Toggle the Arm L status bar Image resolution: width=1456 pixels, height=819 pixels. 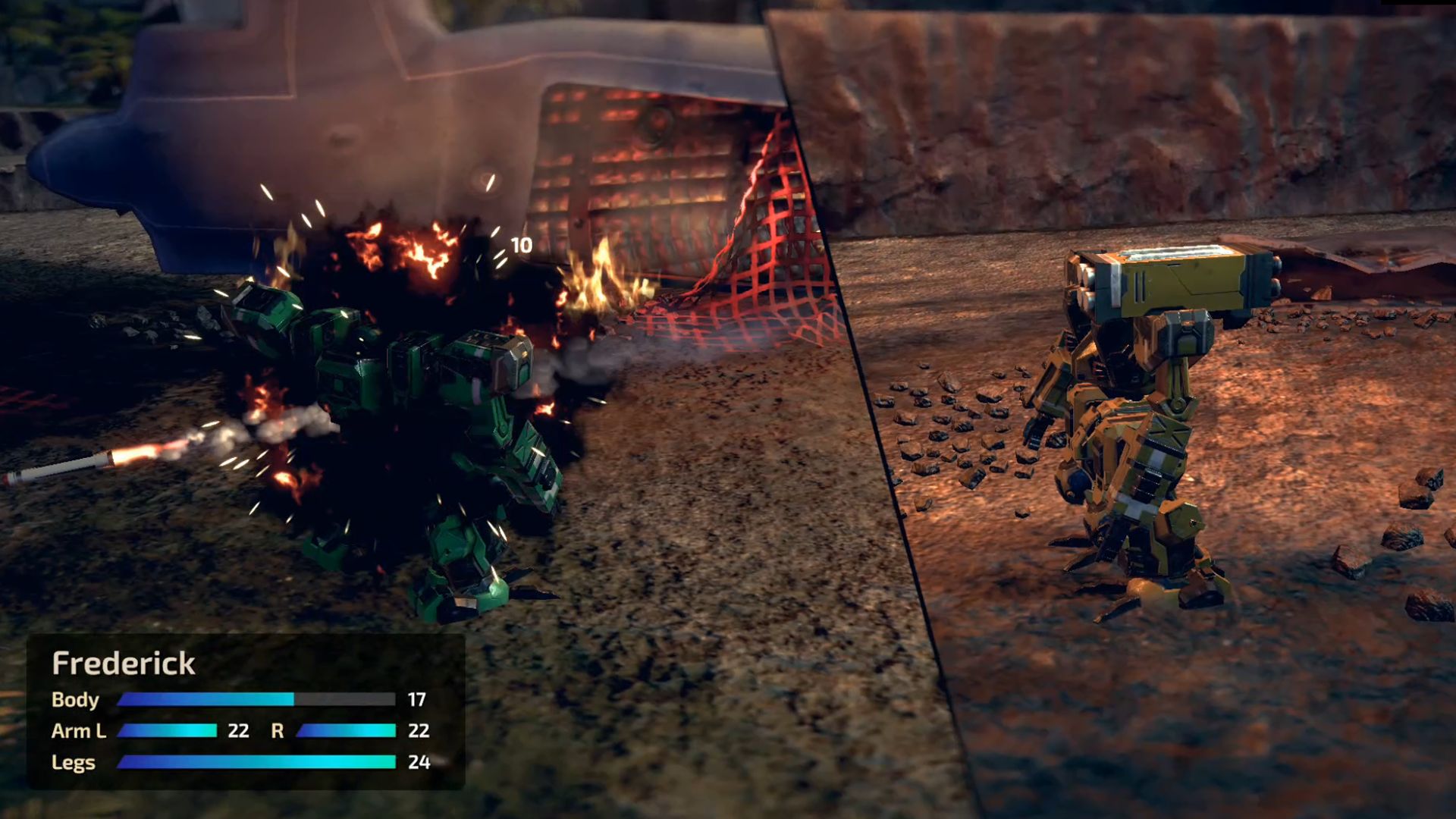(167, 732)
